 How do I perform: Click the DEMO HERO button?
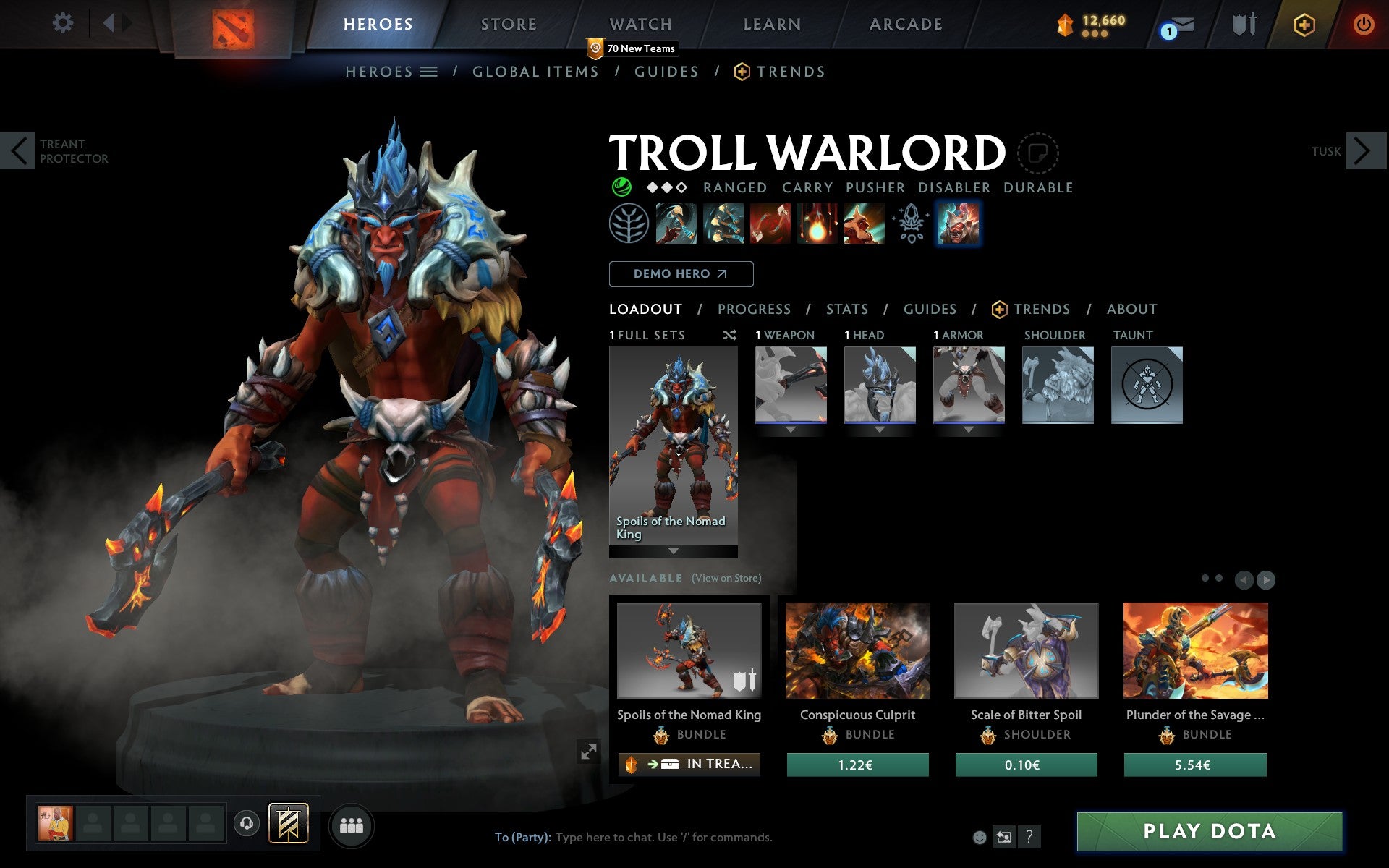(x=681, y=274)
